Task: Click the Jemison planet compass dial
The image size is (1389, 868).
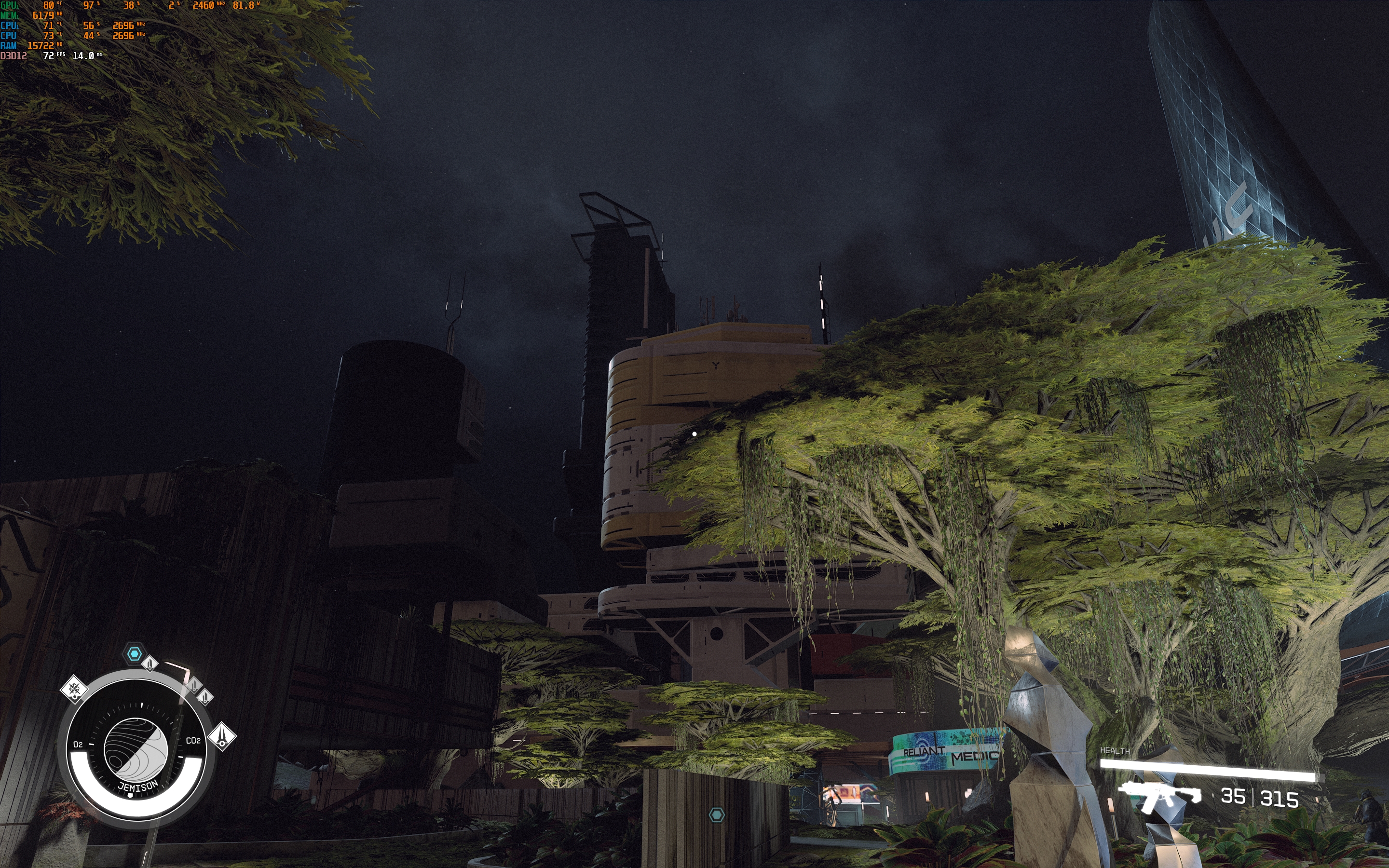Action: click(136, 750)
